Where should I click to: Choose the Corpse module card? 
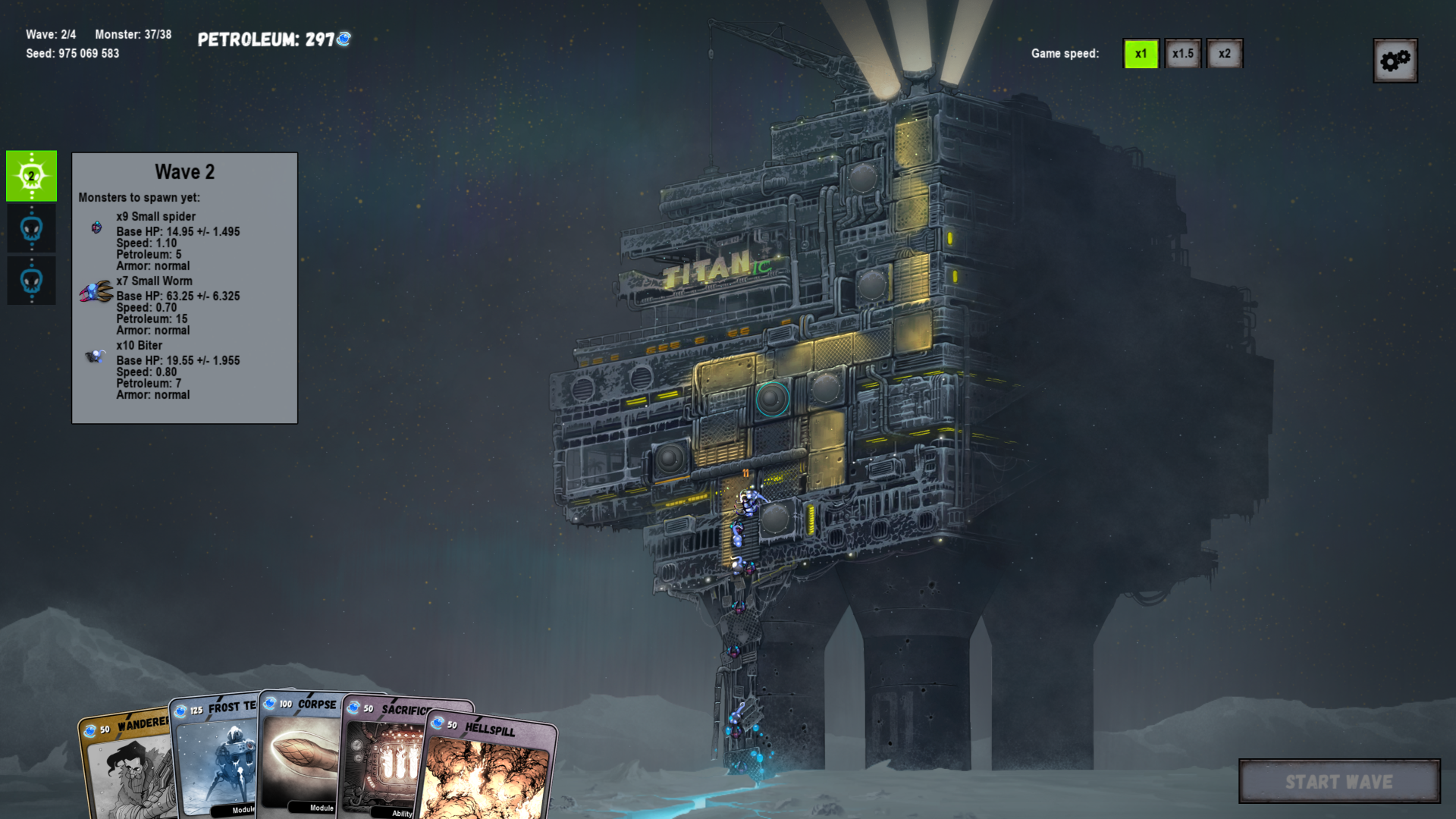point(300,755)
